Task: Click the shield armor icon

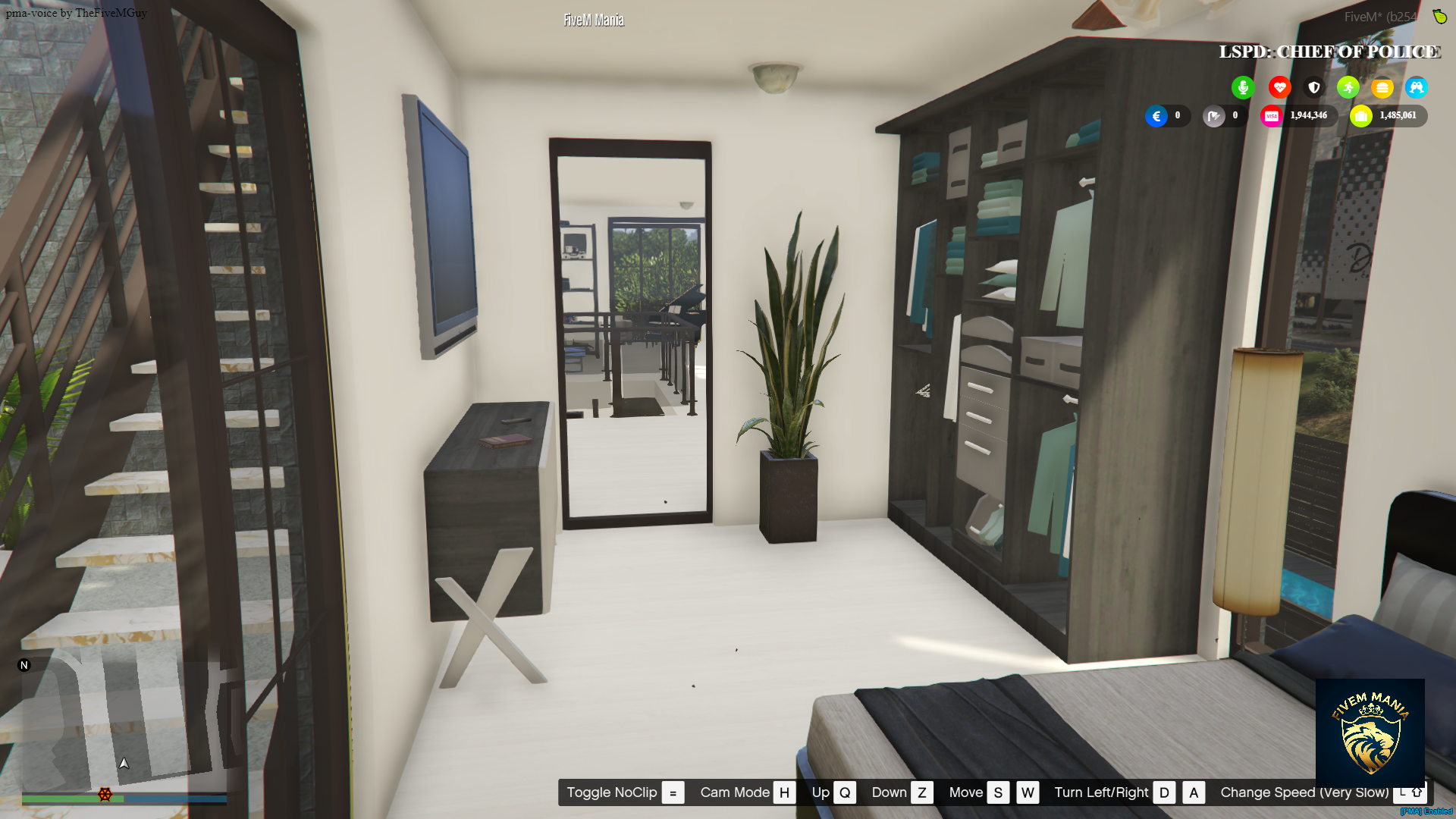Action: (x=1313, y=87)
